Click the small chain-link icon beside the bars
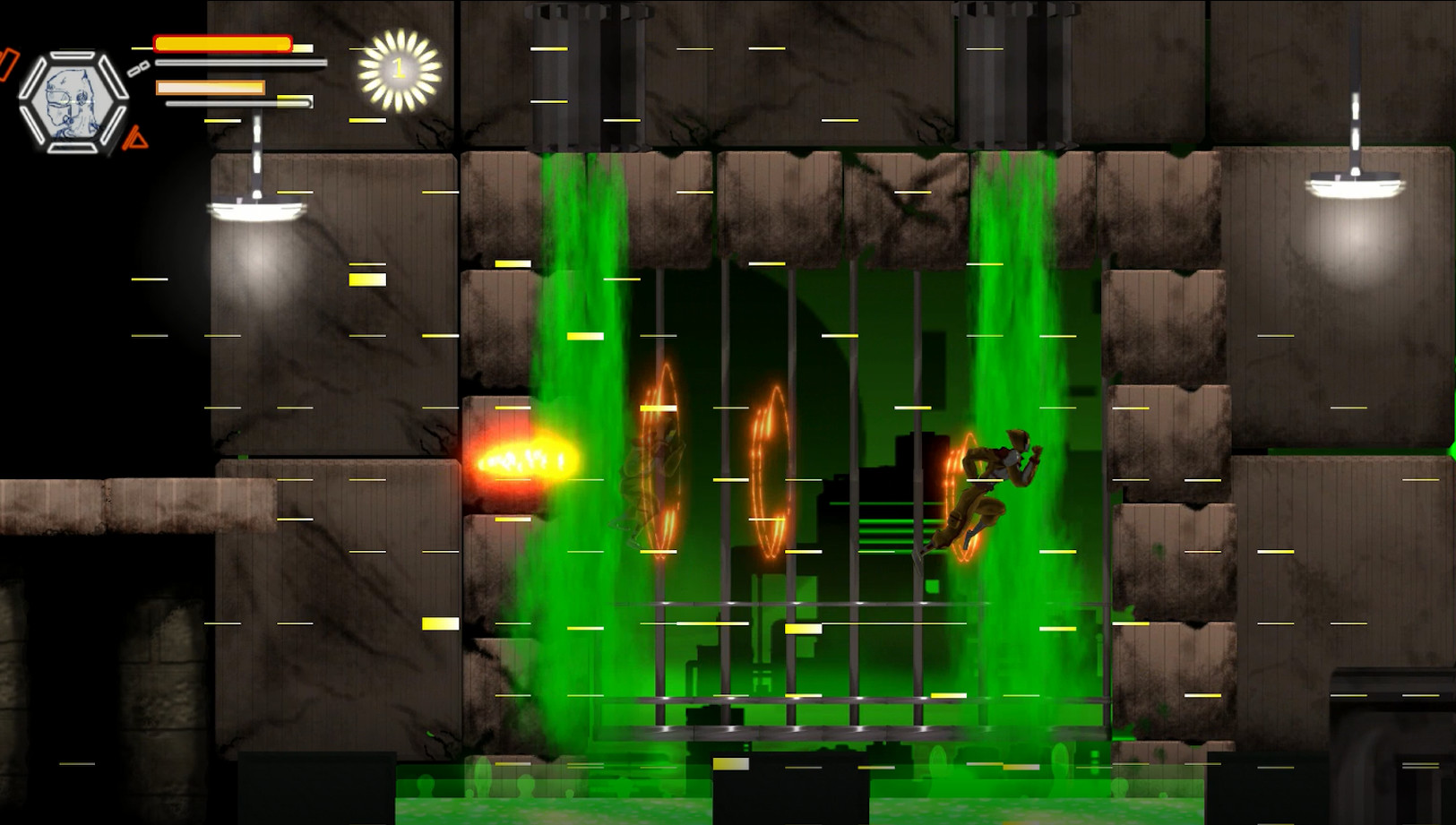This screenshot has height=825, width=1456. [136, 69]
